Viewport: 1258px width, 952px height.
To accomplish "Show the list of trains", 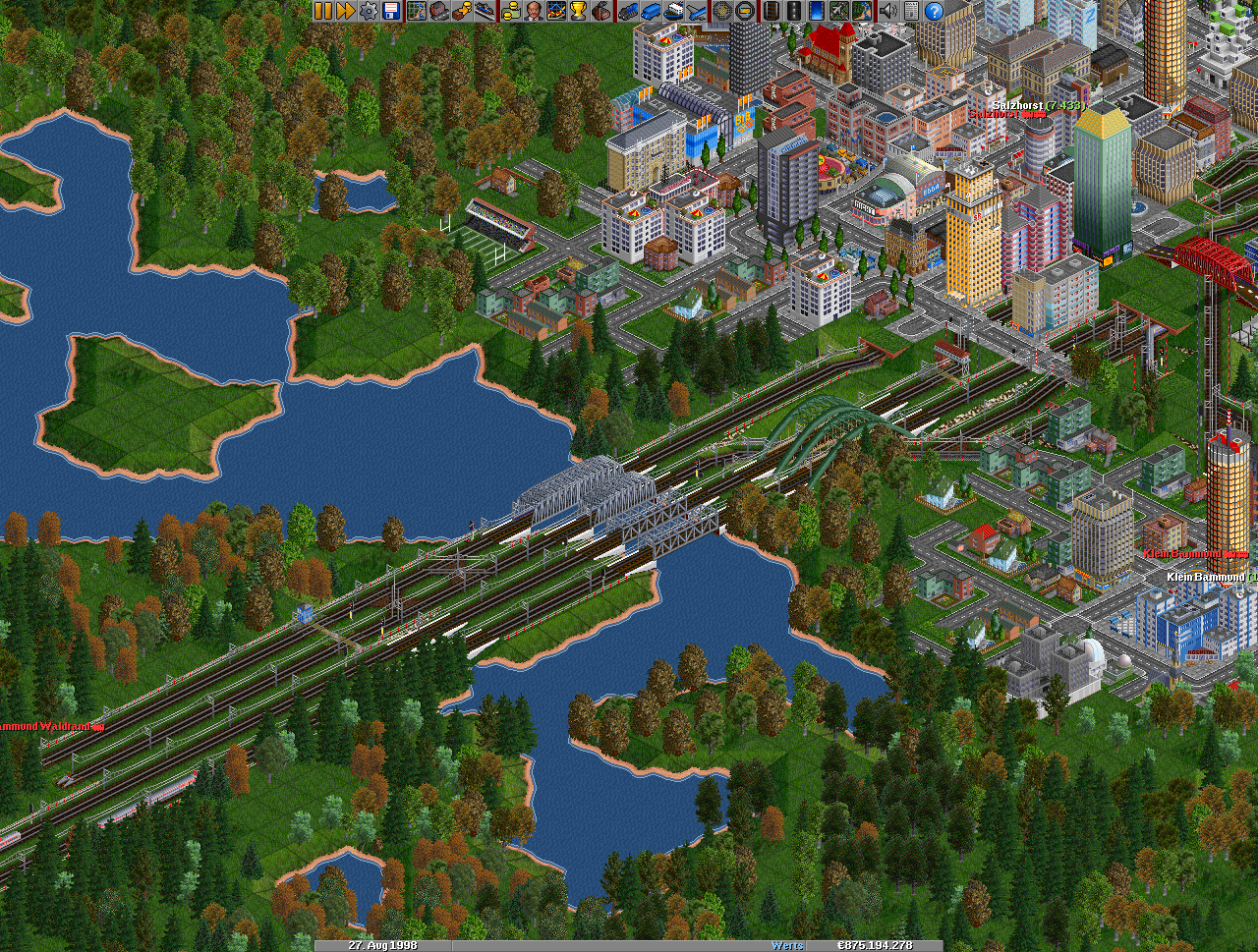I will pyautogui.click(x=628, y=11).
